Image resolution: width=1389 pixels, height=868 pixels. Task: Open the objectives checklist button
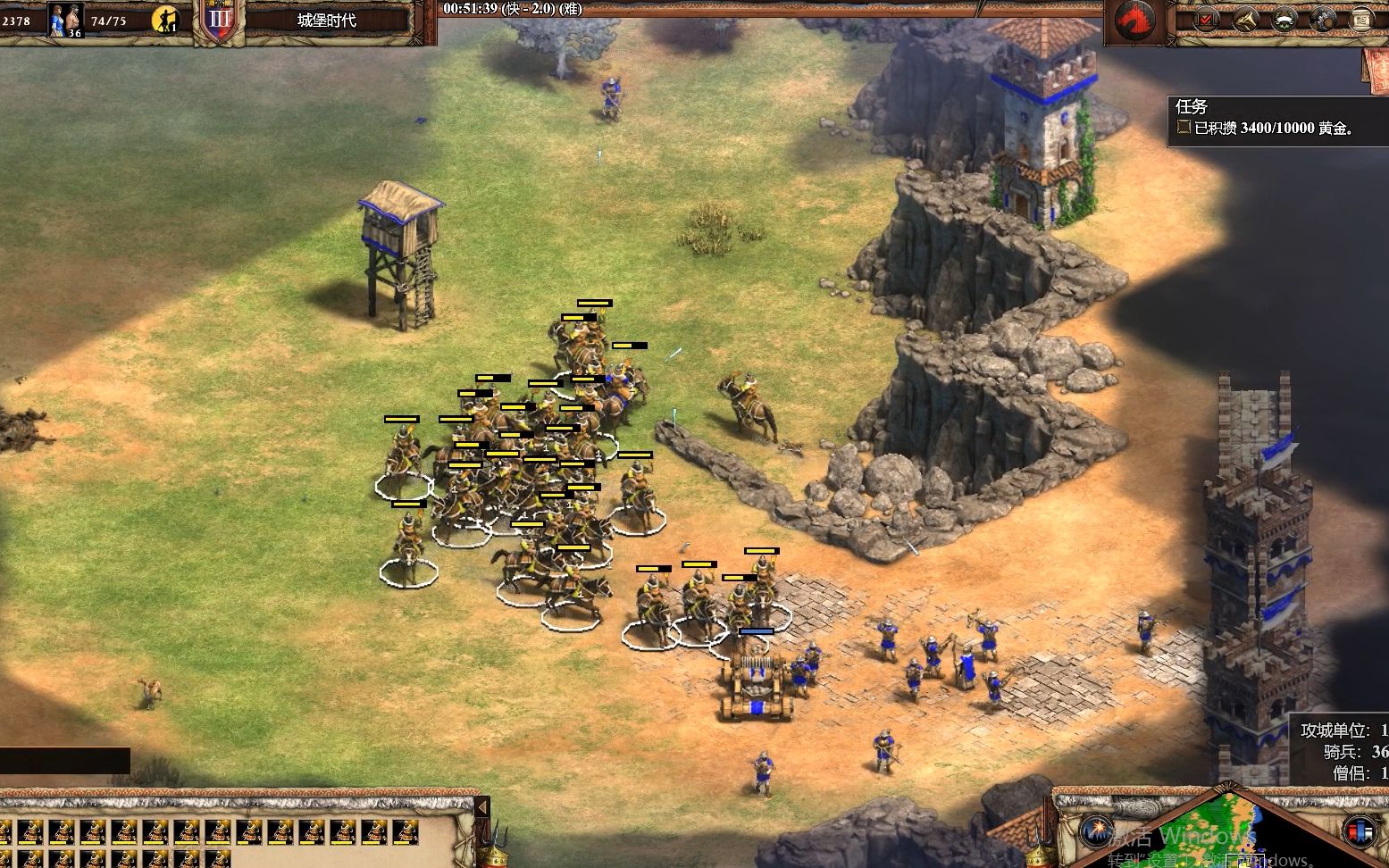(x=1207, y=19)
